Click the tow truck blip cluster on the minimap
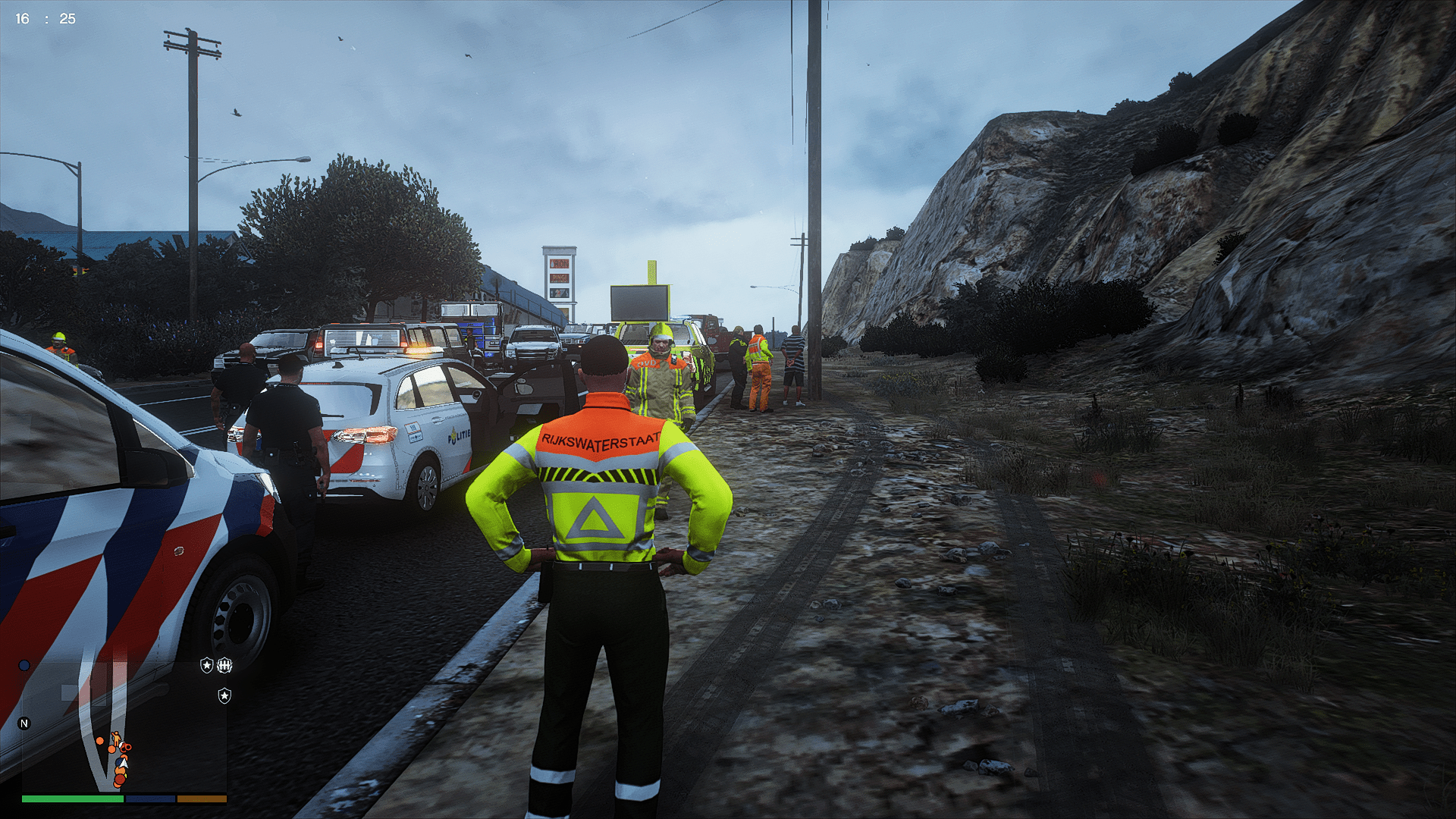This screenshot has height=819, width=1456. pyautogui.click(x=127, y=748)
